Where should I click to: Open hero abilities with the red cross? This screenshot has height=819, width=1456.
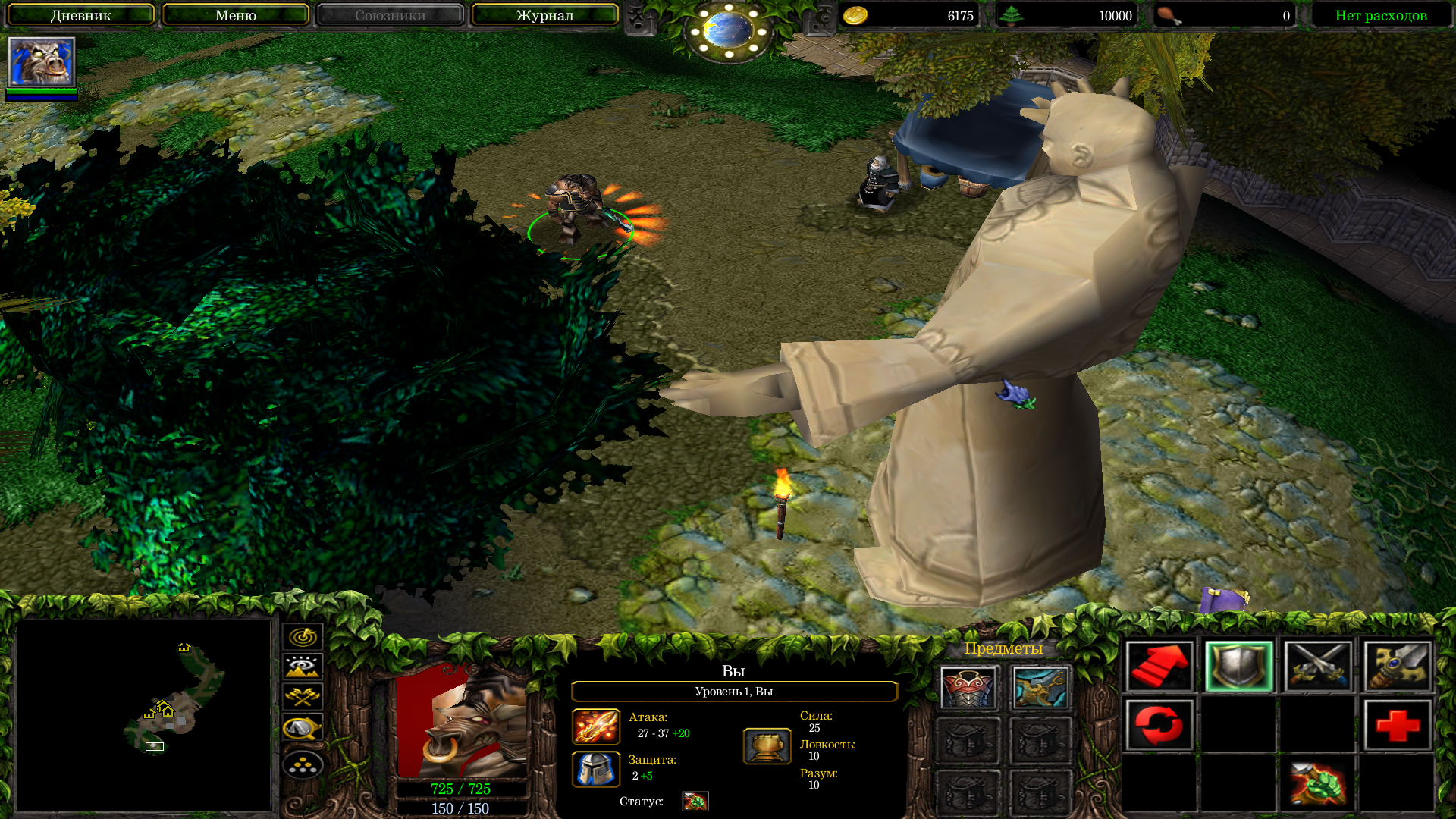pyautogui.click(x=1398, y=725)
